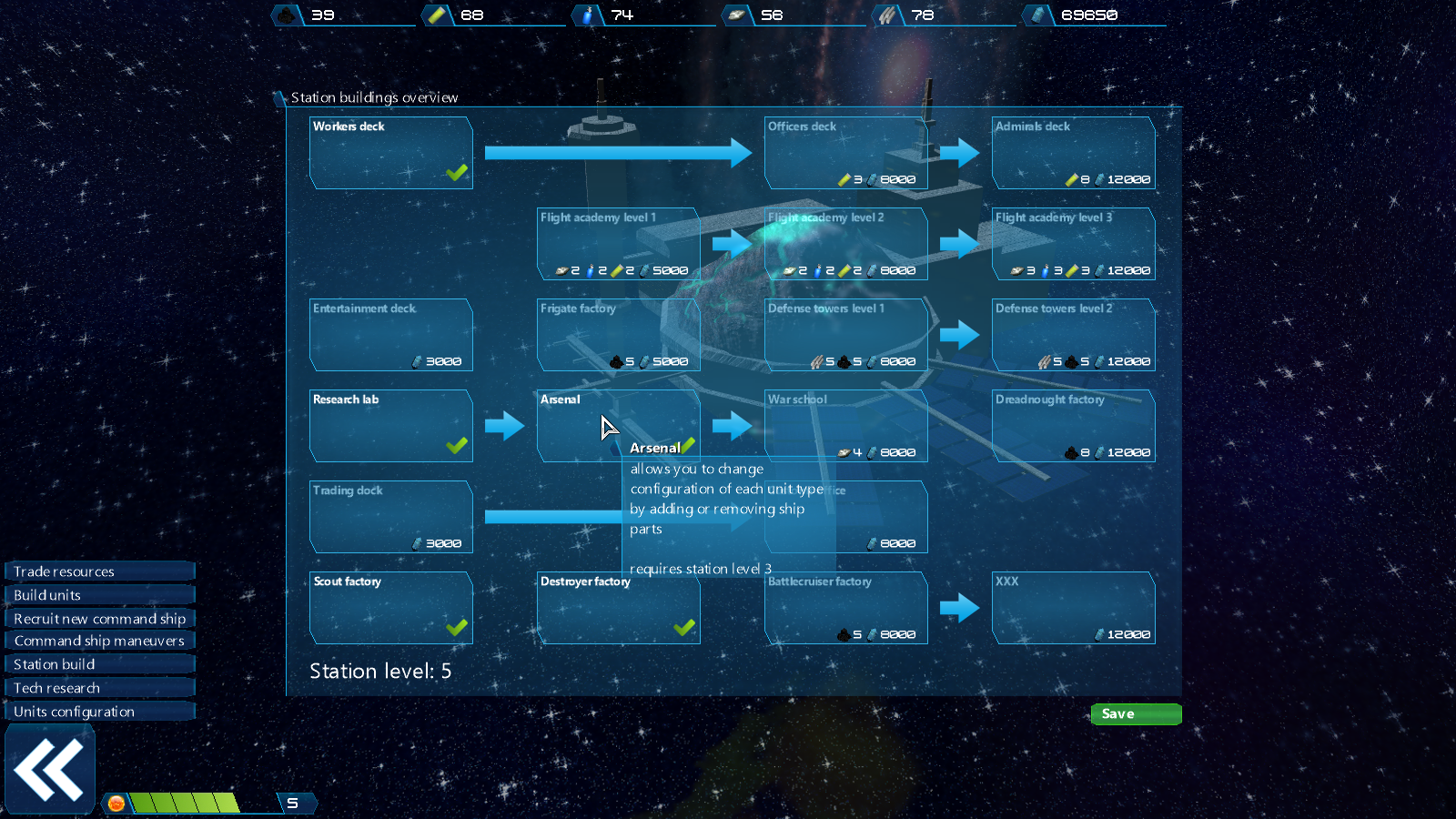Build Flight academy level 1
The image size is (1456, 819).
[618, 244]
